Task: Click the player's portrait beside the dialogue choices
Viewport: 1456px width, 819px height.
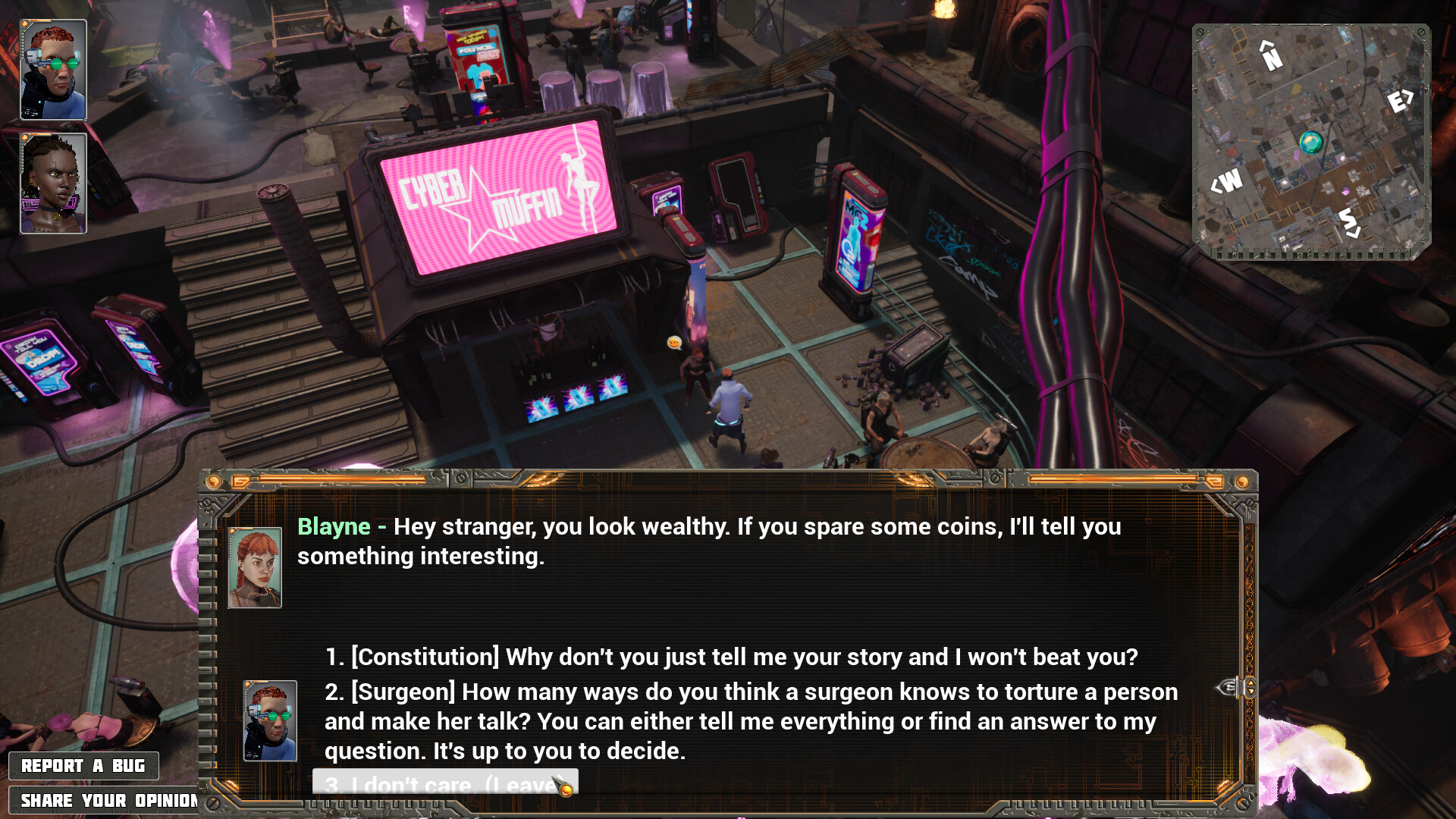Action: pyautogui.click(x=269, y=719)
